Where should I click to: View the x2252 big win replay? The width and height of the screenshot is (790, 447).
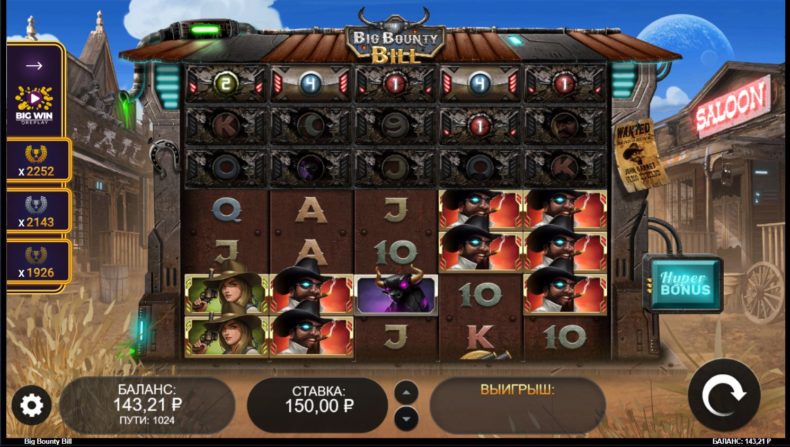pos(35,160)
